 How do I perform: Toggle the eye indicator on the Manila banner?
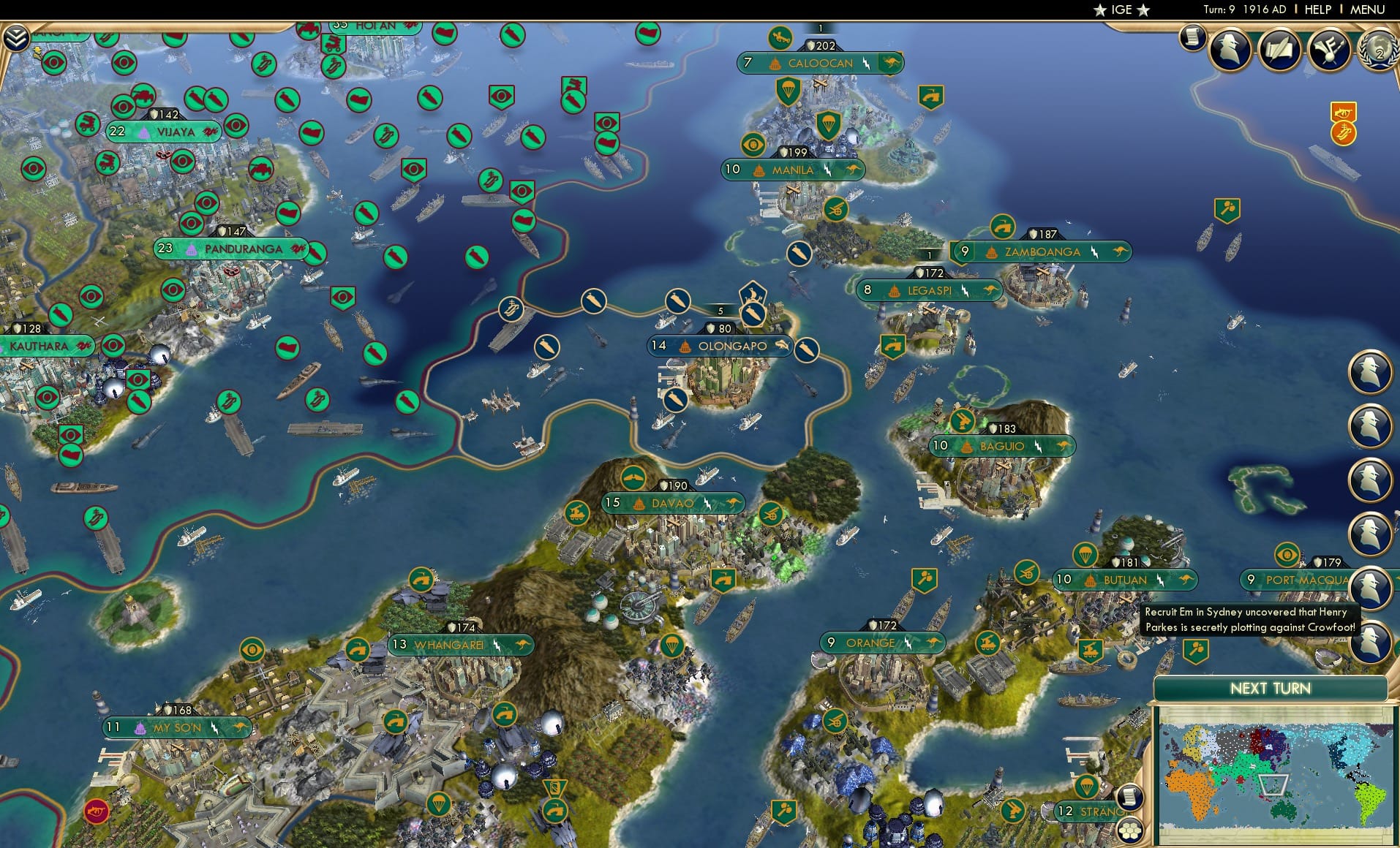click(x=751, y=145)
